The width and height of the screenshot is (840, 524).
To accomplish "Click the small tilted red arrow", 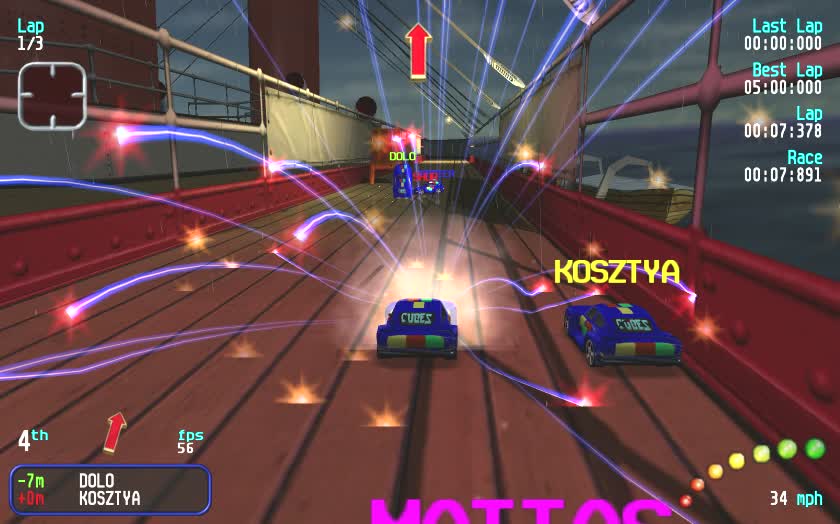I will click(116, 431).
